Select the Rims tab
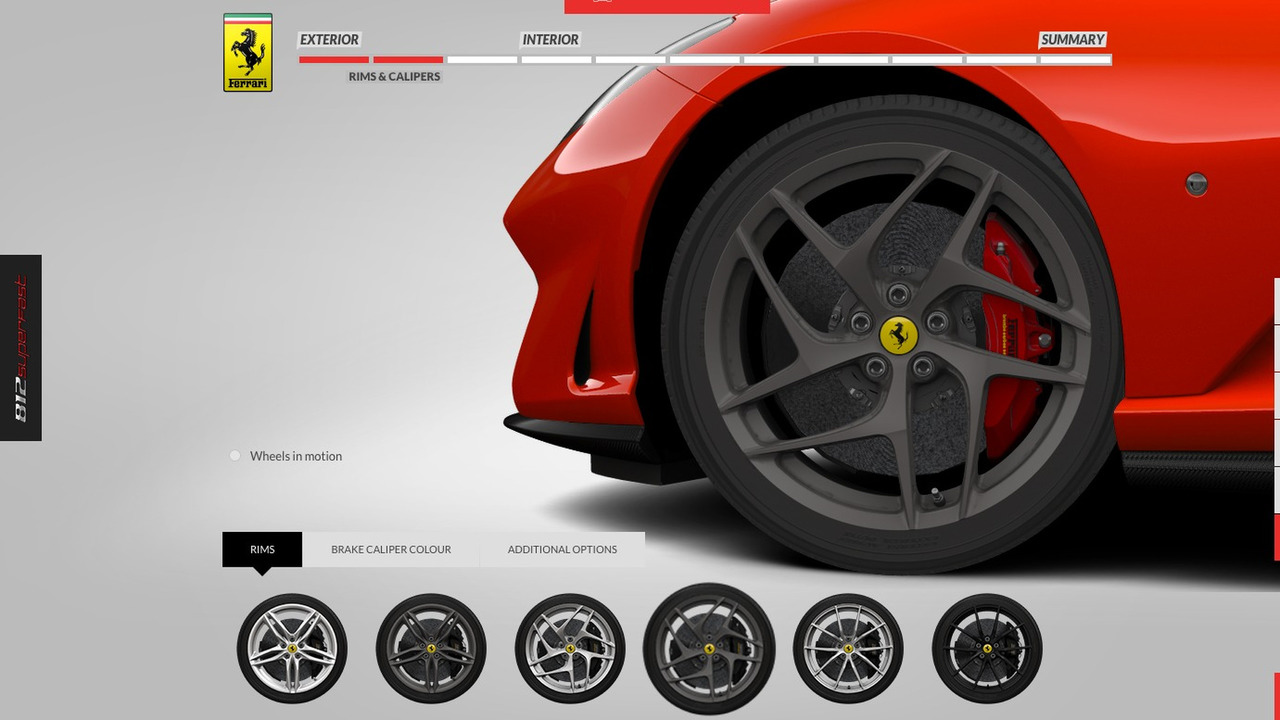The image size is (1280, 720). point(262,549)
